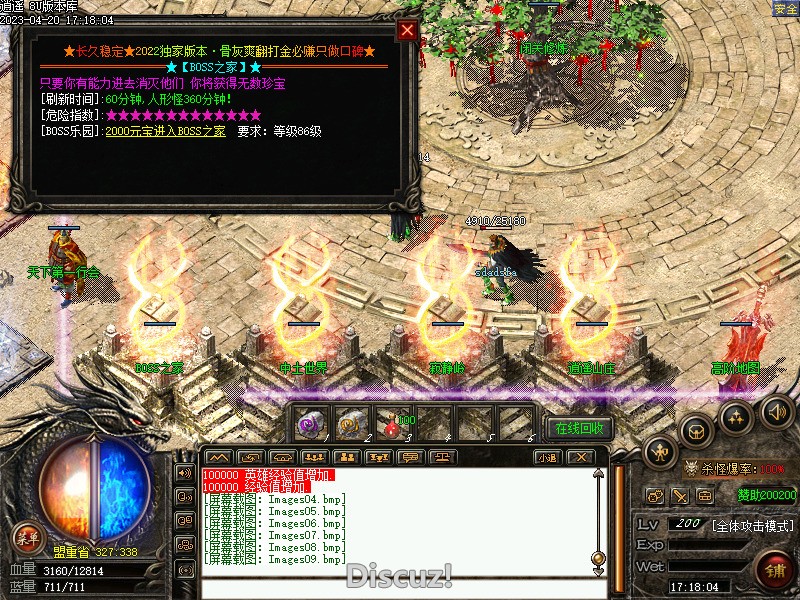Image resolution: width=800 pixels, height=600 pixels.
Task: Follow the 2000元宝进入BOSS之家 link
Action: (x=165, y=131)
